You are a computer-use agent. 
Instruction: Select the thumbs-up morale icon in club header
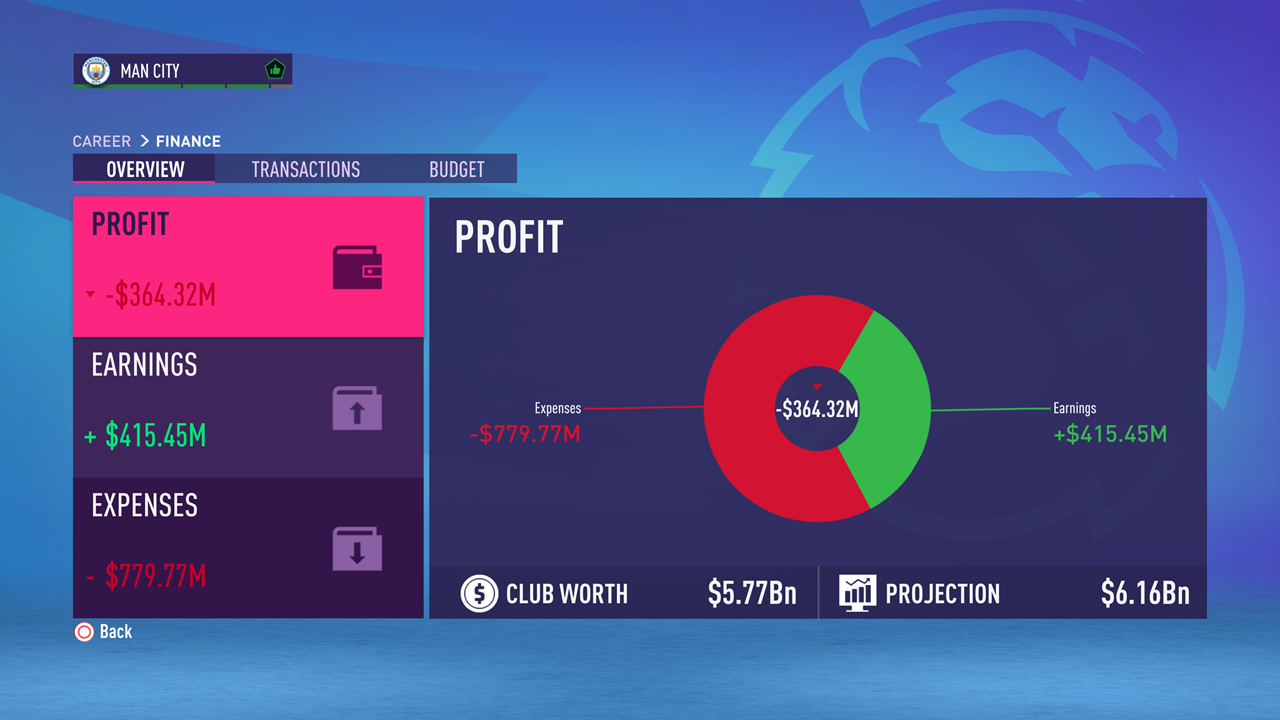point(274,69)
